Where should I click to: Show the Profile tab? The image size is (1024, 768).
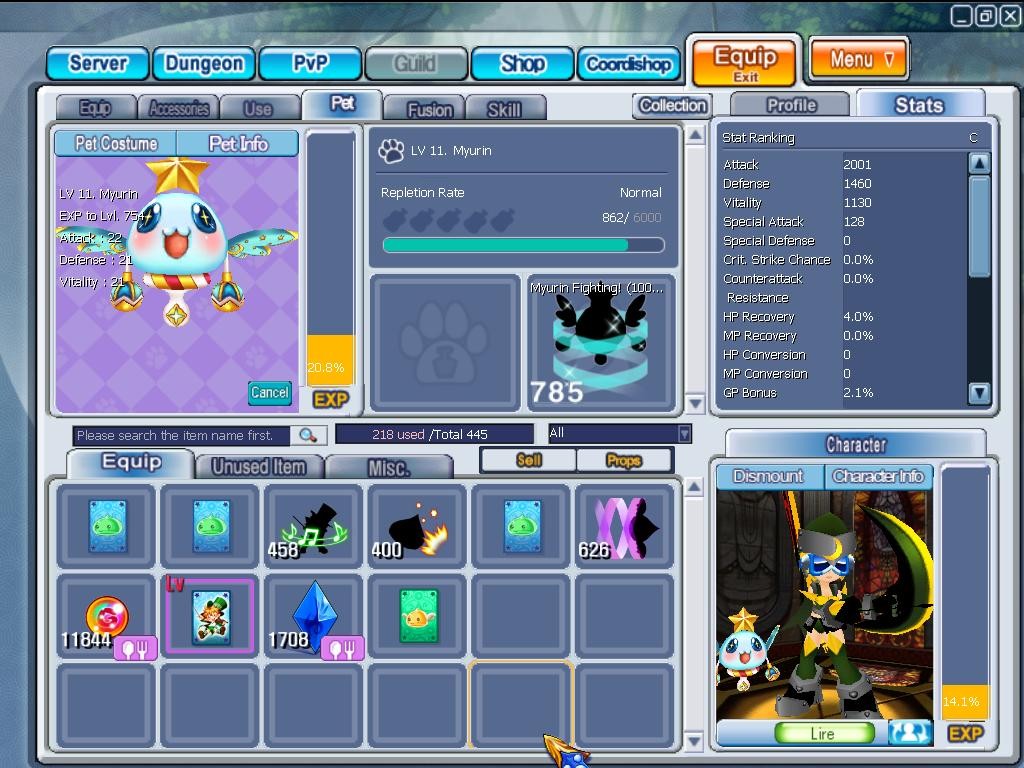pos(791,105)
